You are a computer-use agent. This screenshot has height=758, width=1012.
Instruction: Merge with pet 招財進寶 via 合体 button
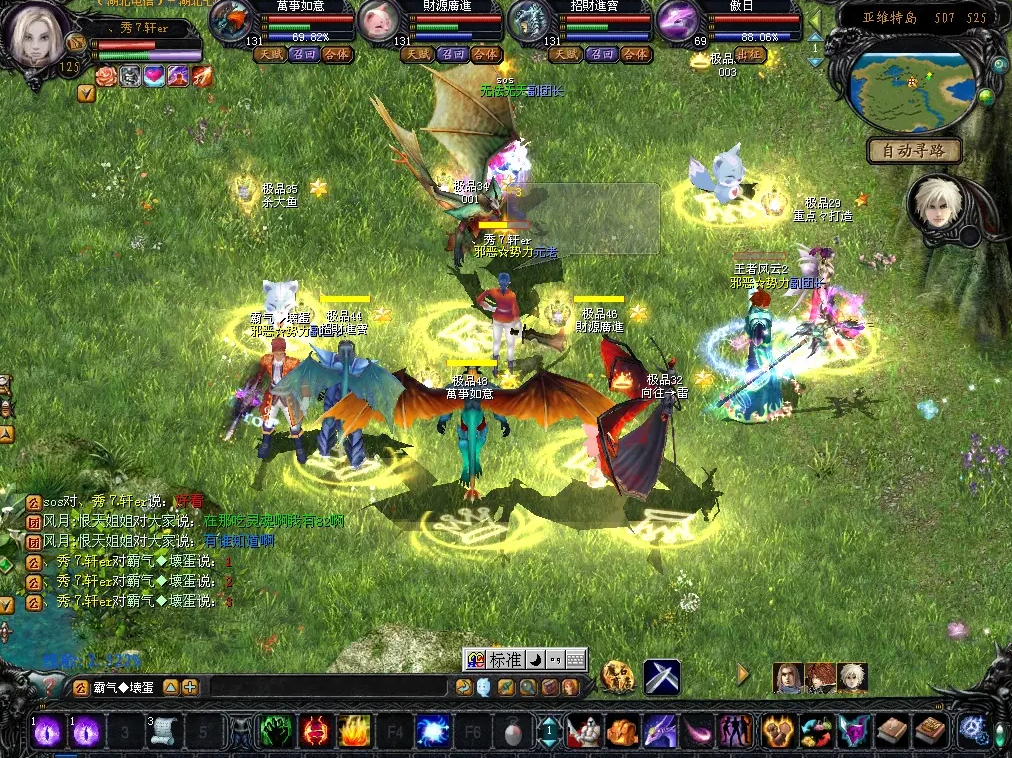[636, 54]
